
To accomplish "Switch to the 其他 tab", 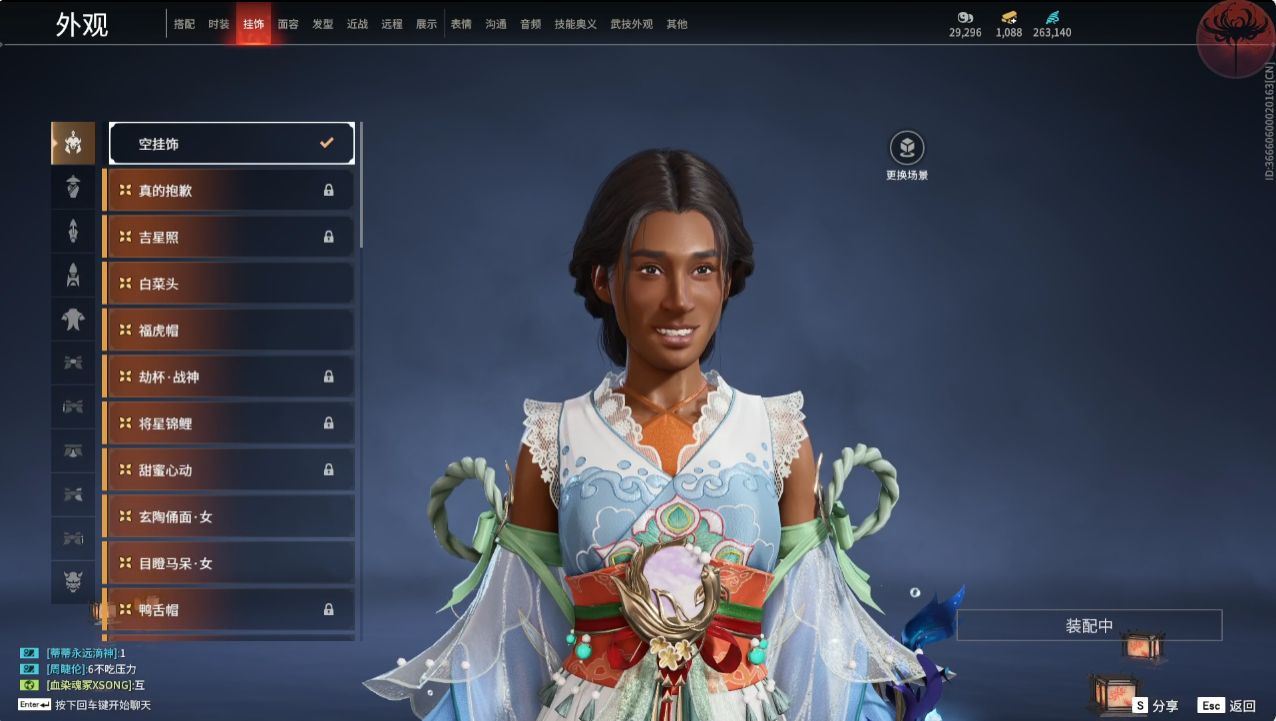I will pos(677,24).
